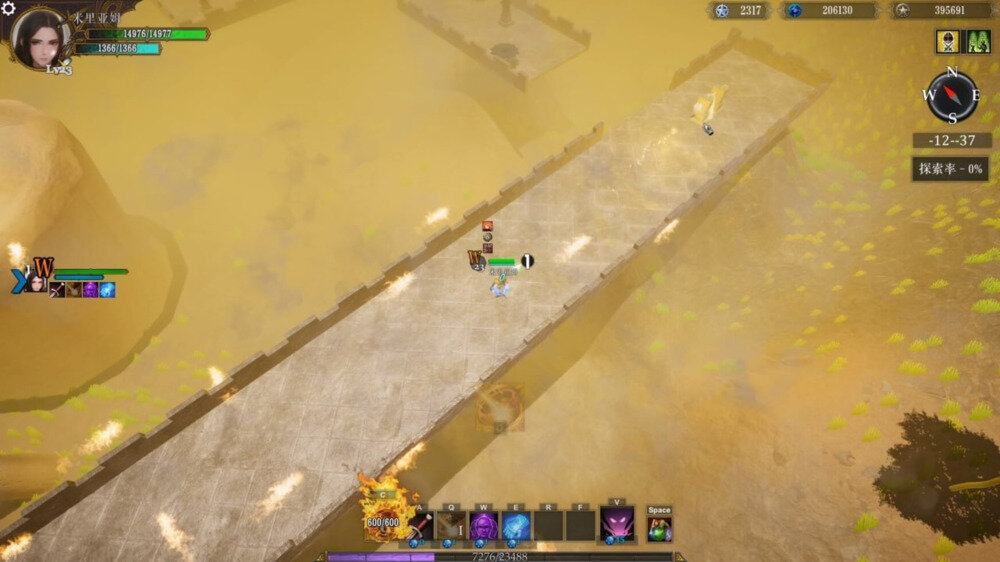Click the character portrait of 米里亚姆
Image resolution: width=1000 pixels, height=562 pixels.
pos(40,37)
